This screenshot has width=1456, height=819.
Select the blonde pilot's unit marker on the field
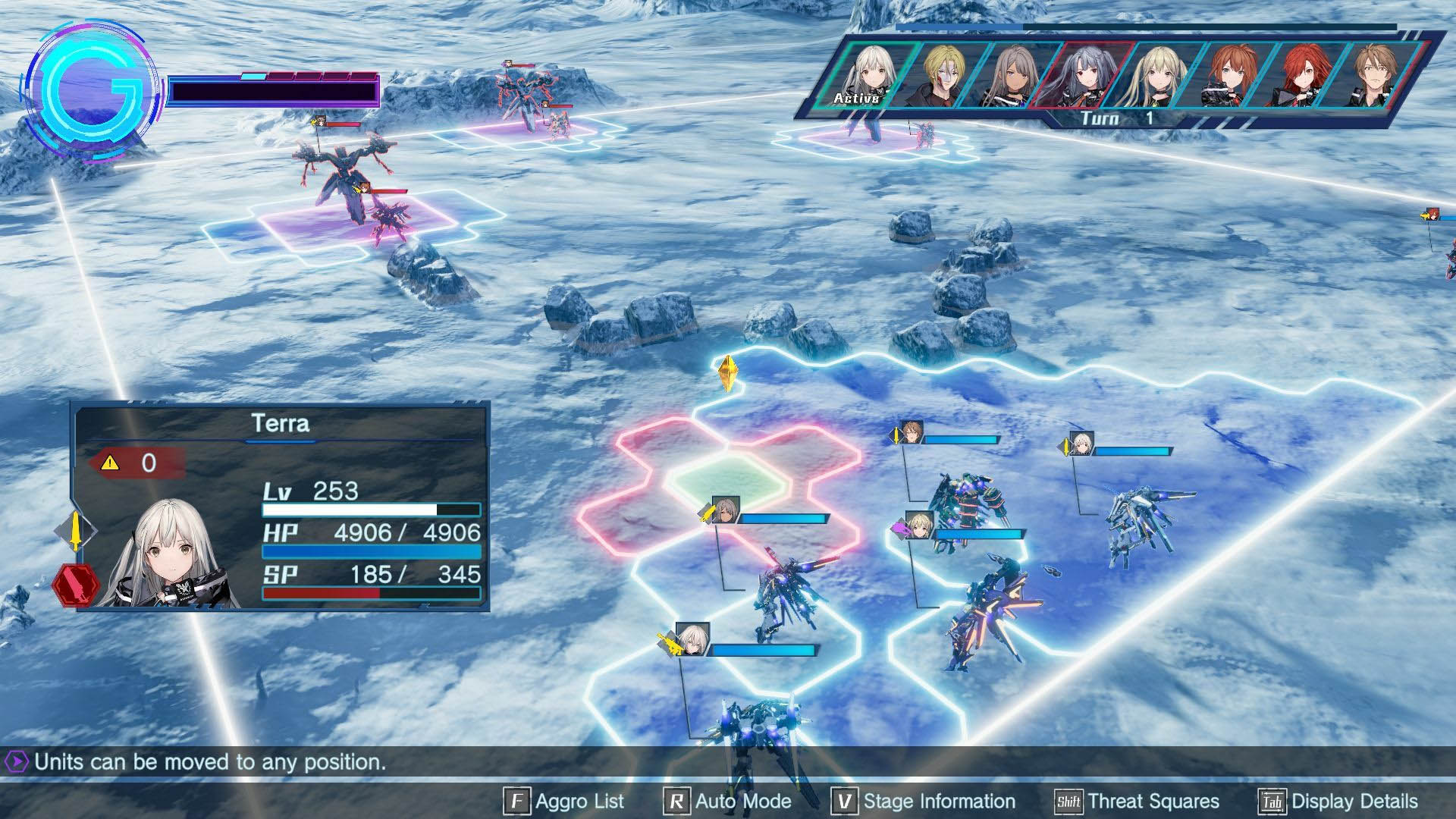pyautogui.click(x=920, y=525)
